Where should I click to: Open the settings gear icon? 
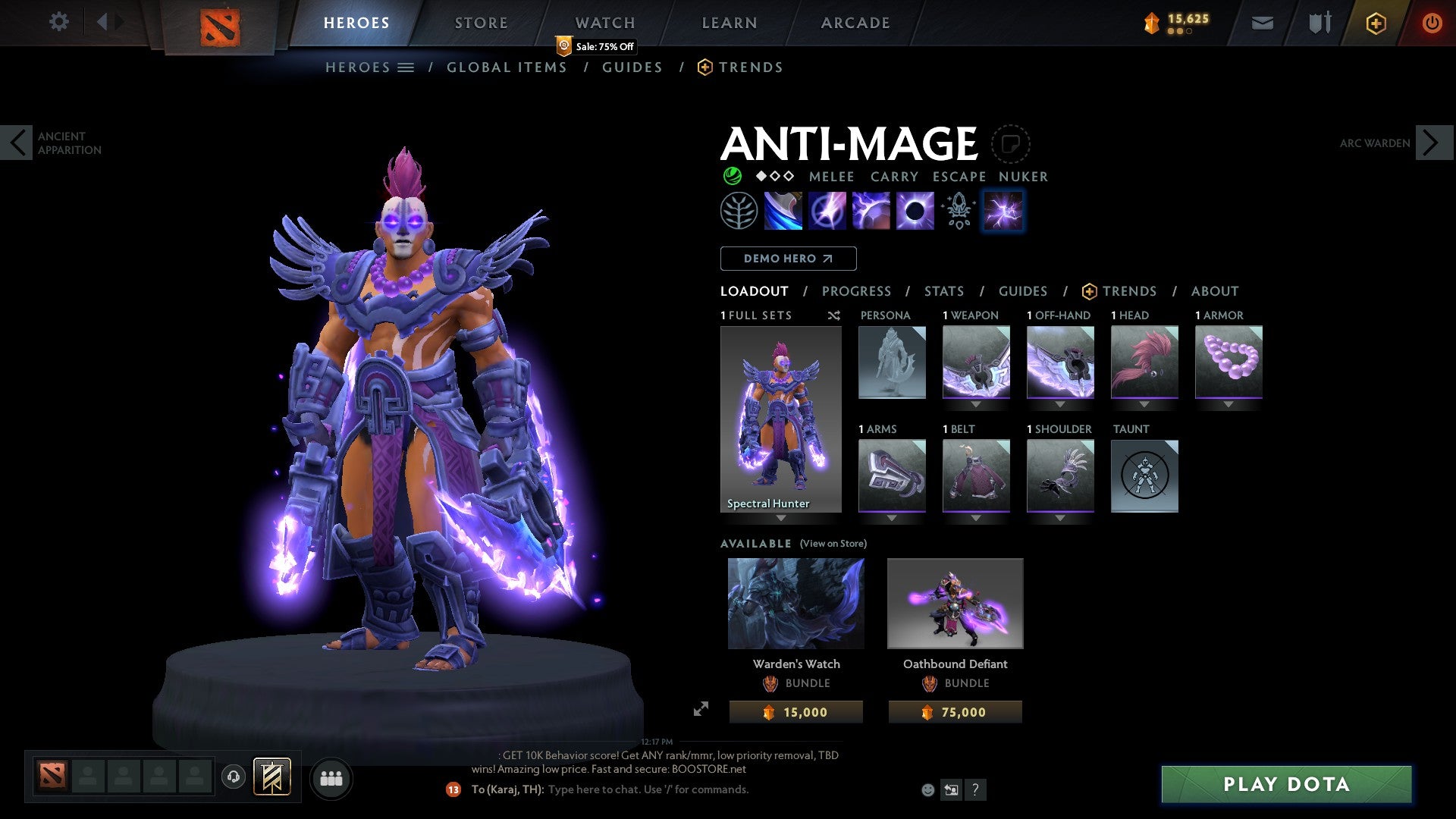pyautogui.click(x=59, y=22)
